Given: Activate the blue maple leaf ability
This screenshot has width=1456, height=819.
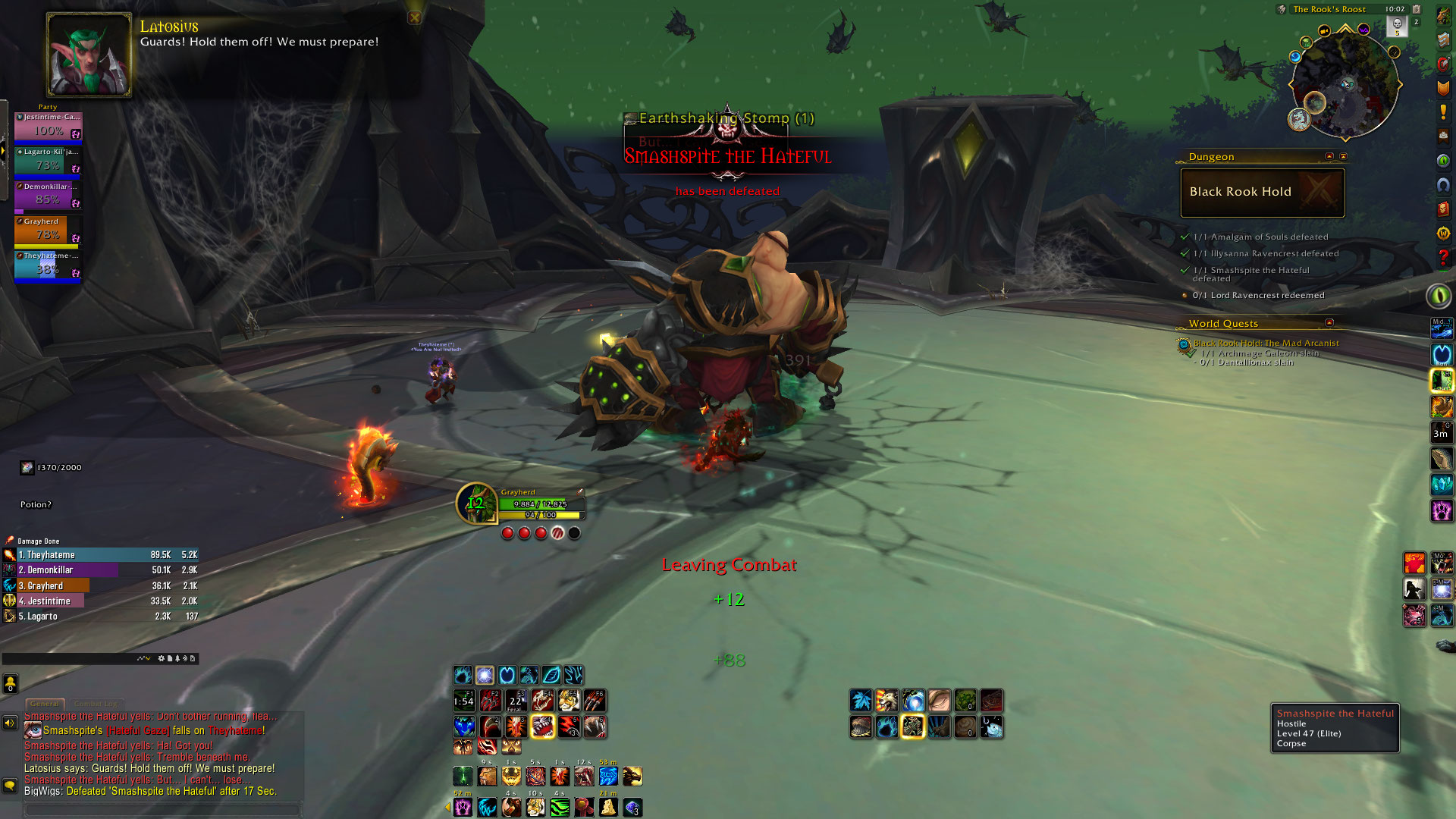Looking at the screenshot, I should tap(861, 701).
